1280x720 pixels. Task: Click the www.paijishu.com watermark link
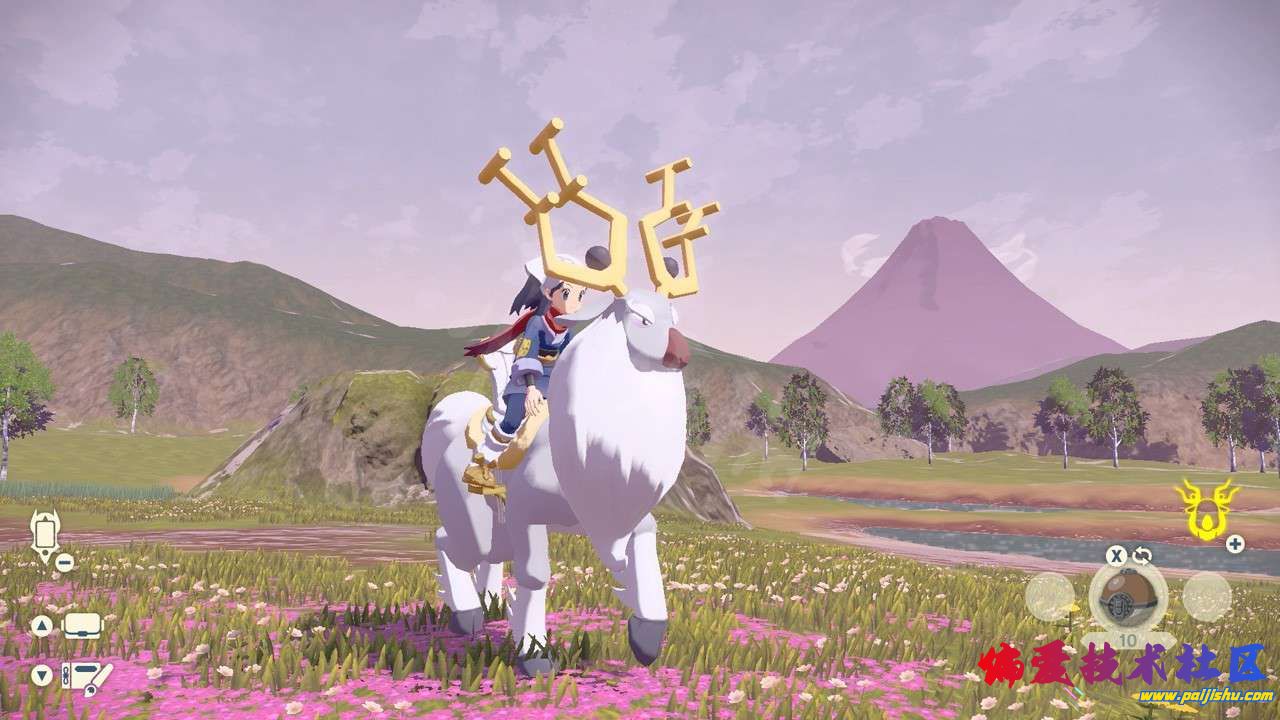[1190, 696]
